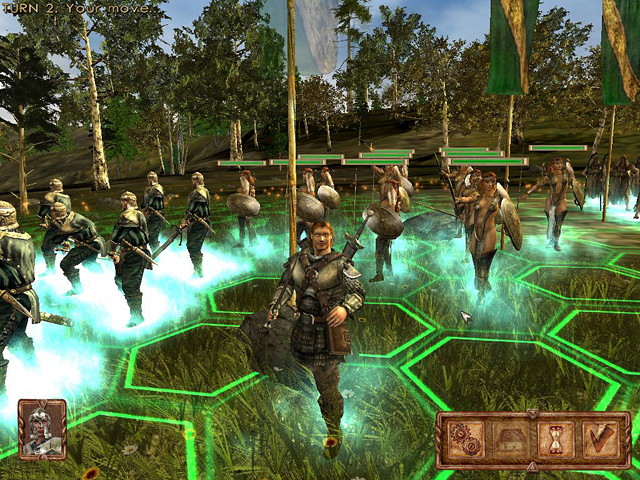Open the gears options button
Screen dimensions: 640x480
[x=465, y=439]
